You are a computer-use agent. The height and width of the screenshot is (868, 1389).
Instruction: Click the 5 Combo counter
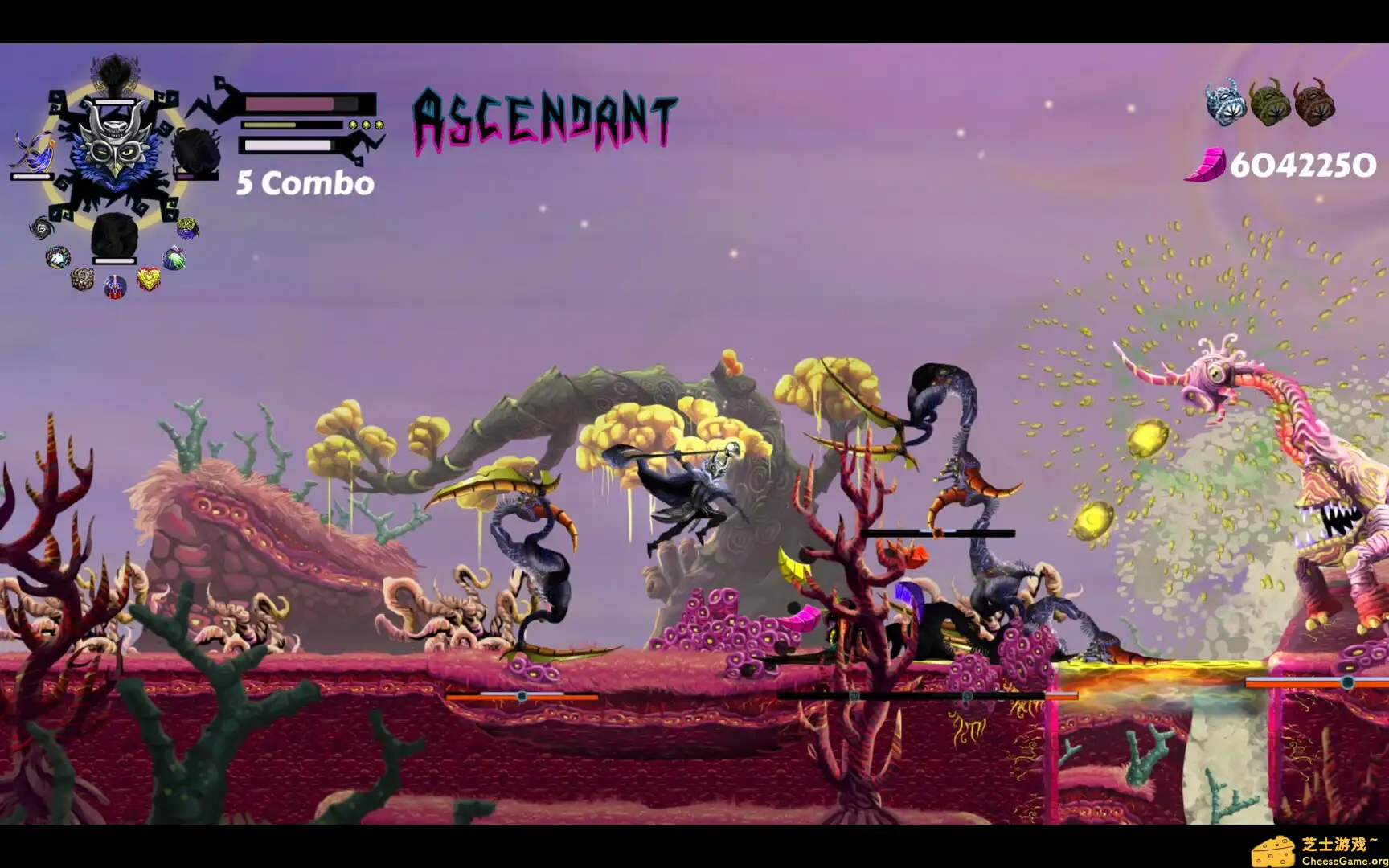[x=304, y=183]
